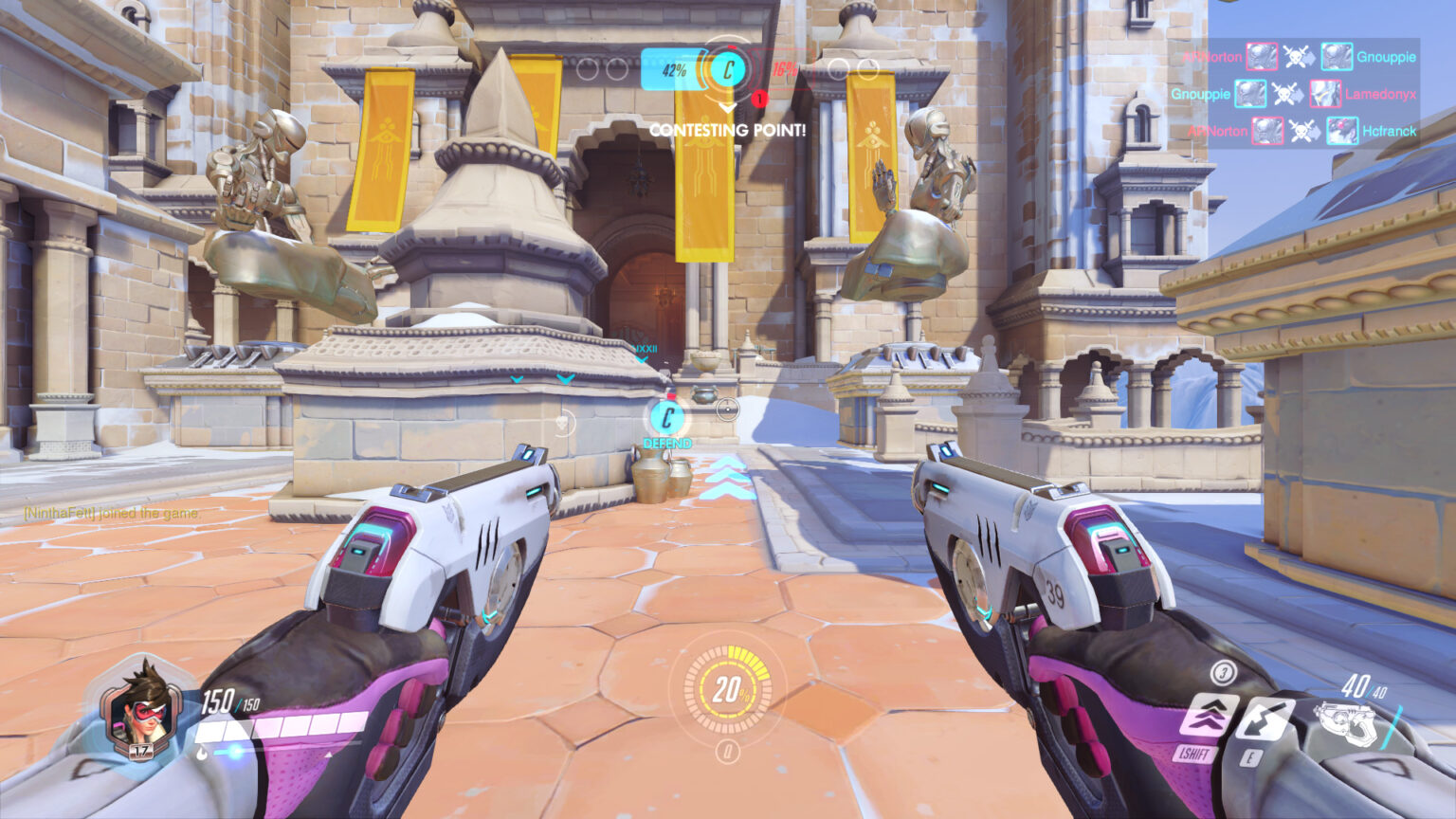Click the cyan capture progress indicator at 42%
Screen dimensions: 1456x819
pos(676,70)
